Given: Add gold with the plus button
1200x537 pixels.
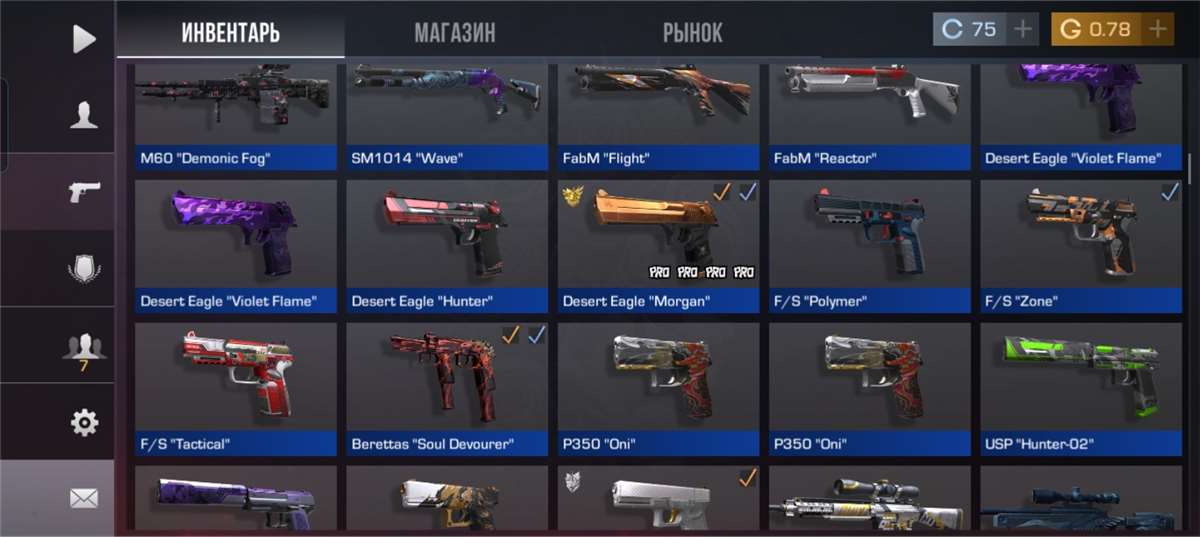Looking at the screenshot, I should coord(1157,30).
